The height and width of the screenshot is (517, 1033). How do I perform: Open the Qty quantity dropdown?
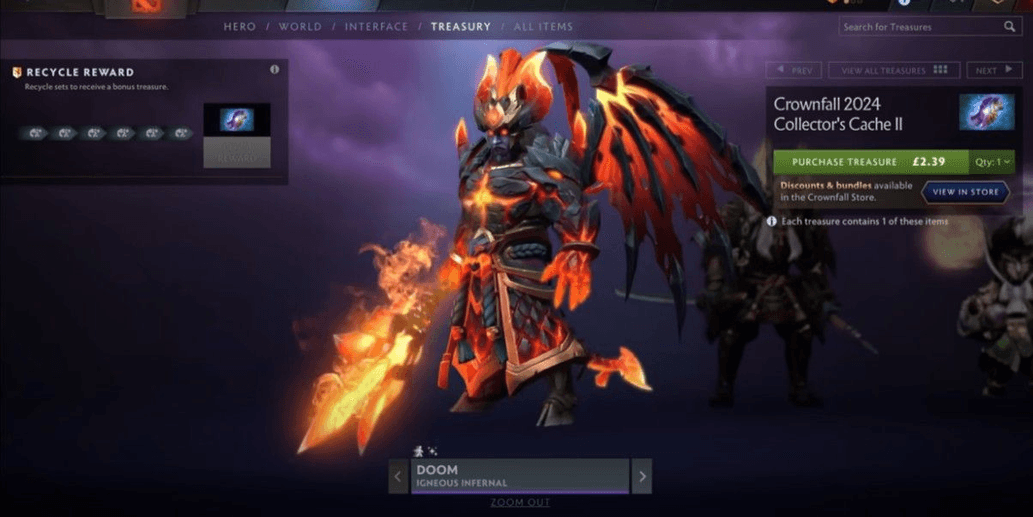tap(994, 161)
